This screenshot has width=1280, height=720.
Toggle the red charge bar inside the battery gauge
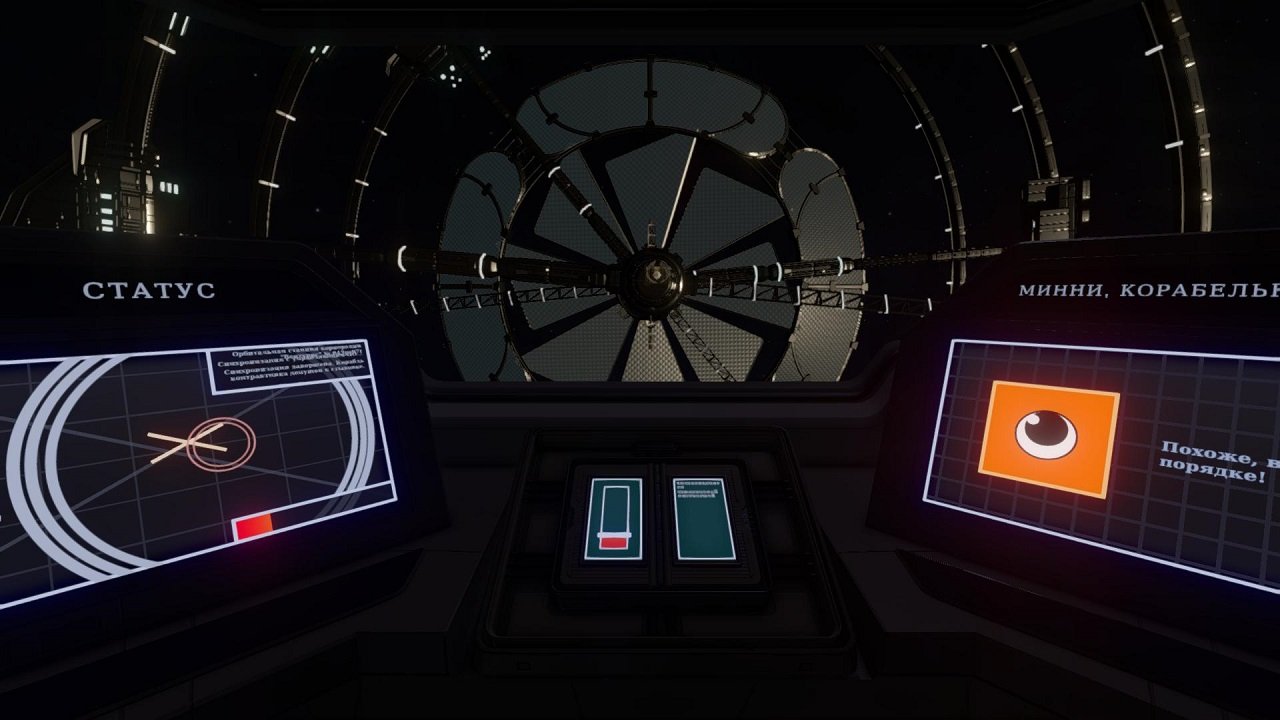click(613, 543)
